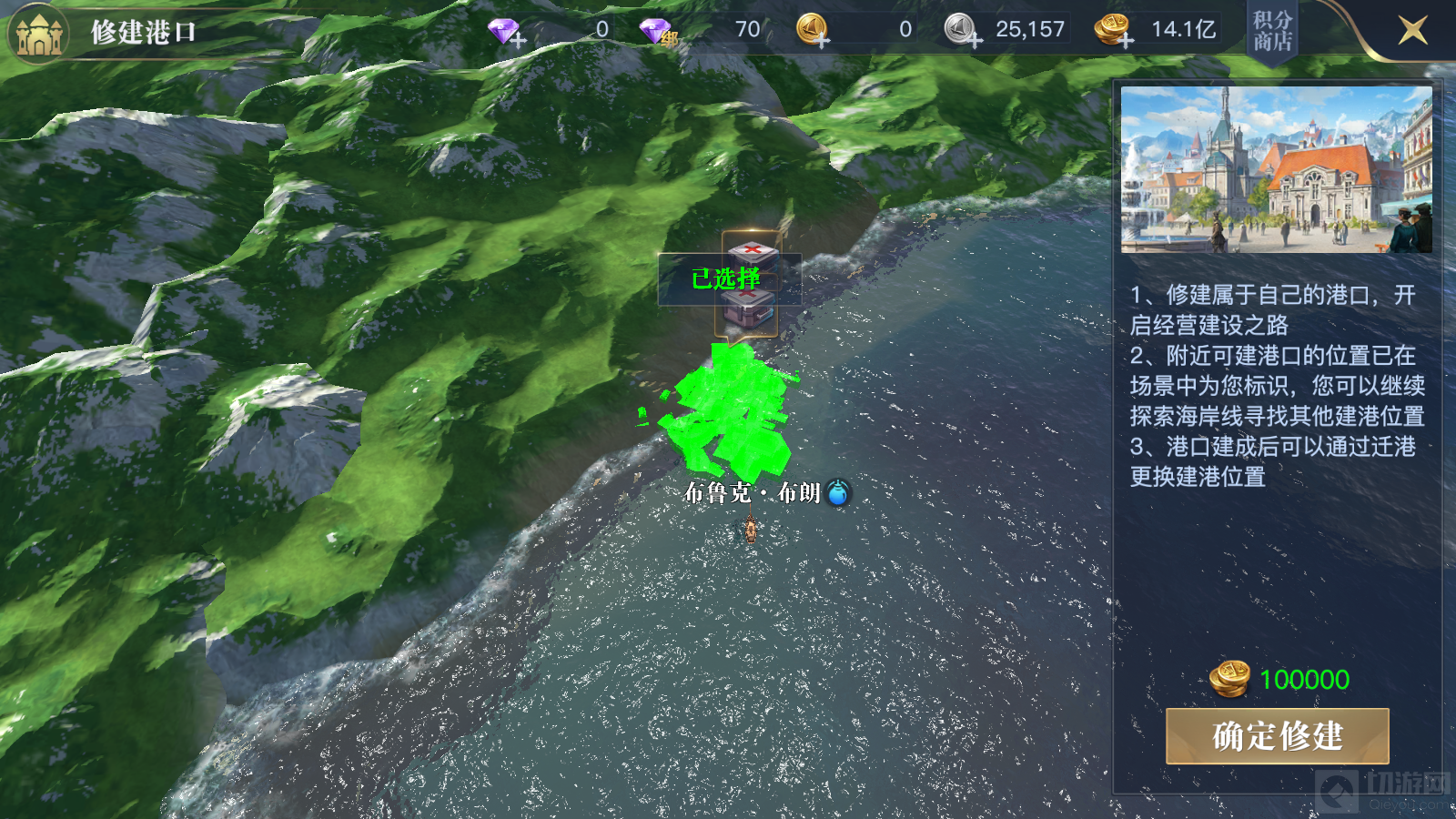The width and height of the screenshot is (1456, 819).
Task: Click the 已选择 selected port location marker
Action: click(728, 278)
